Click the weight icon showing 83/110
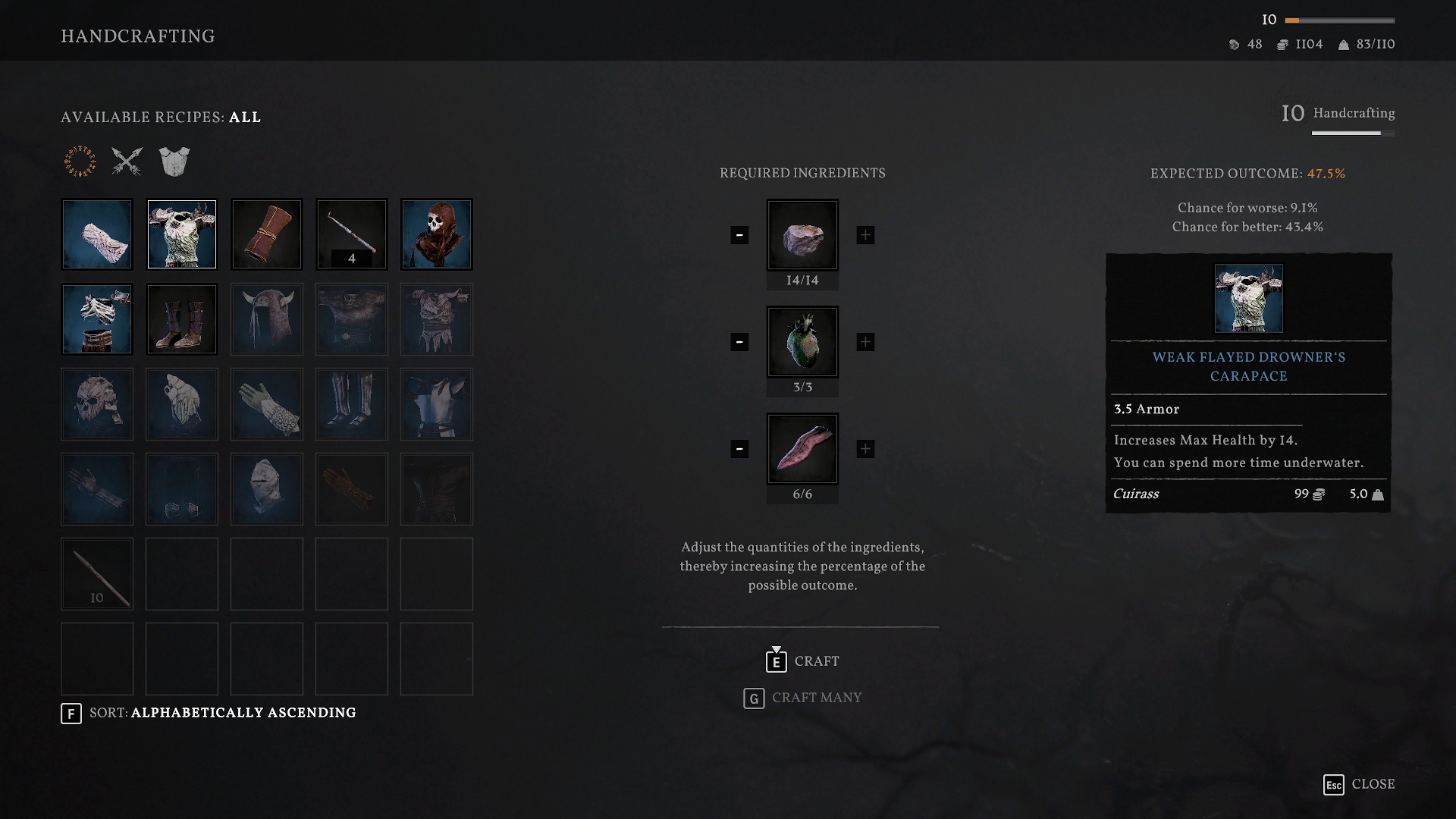 [1342, 44]
